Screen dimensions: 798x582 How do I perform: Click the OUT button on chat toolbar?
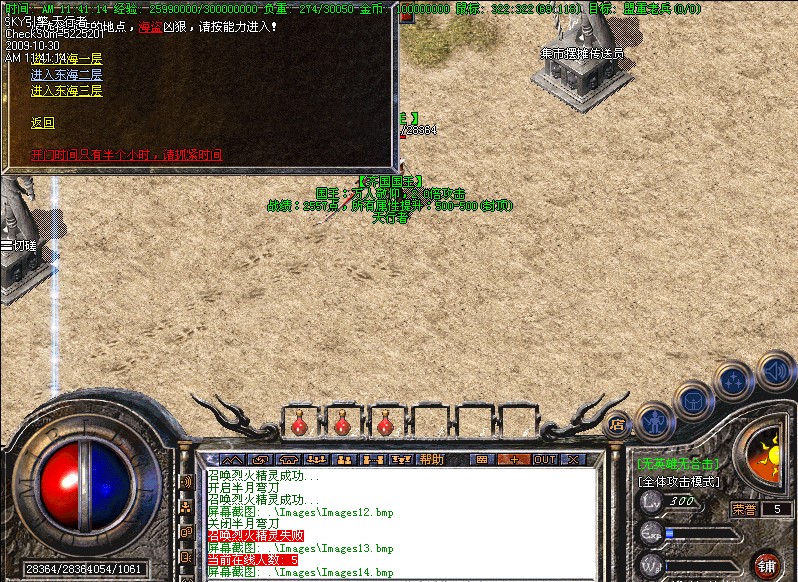tap(544, 459)
